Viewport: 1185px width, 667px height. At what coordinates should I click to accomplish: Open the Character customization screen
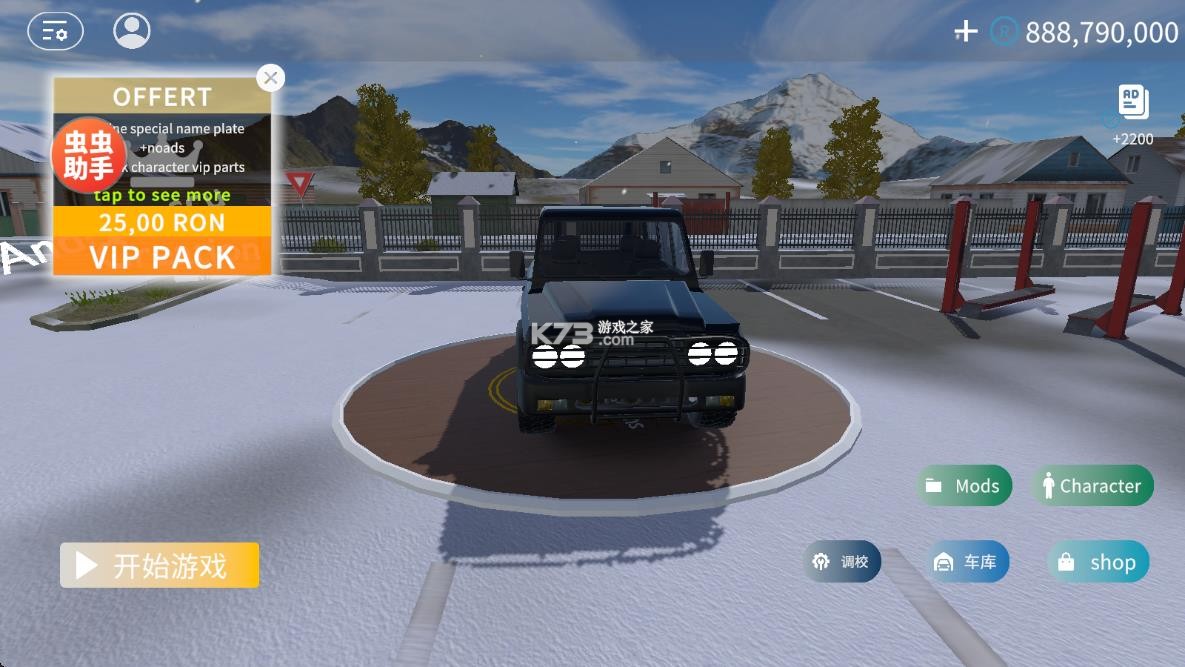[1092, 486]
